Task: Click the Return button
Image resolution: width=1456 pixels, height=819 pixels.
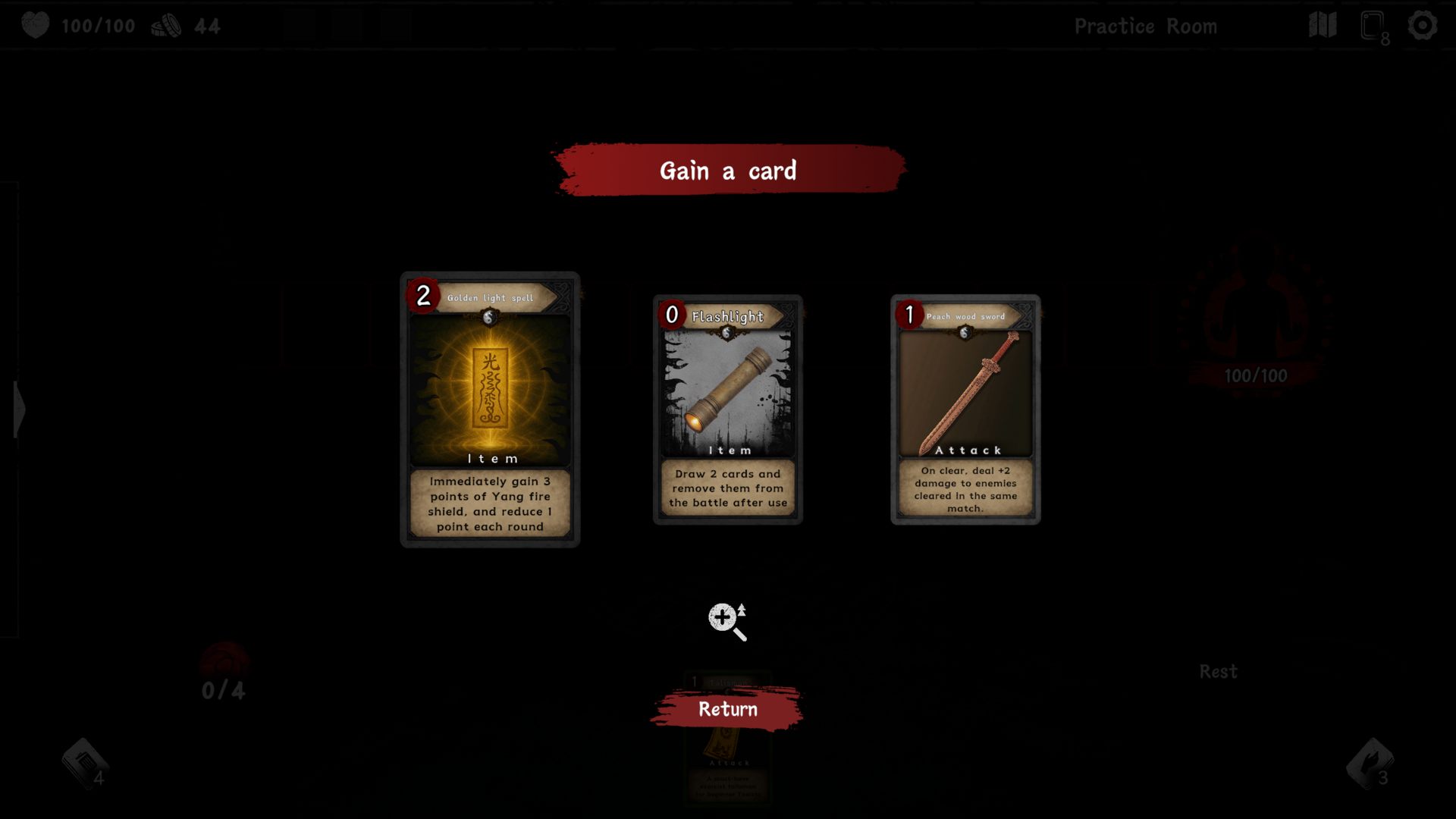Action: click(727, 709)
